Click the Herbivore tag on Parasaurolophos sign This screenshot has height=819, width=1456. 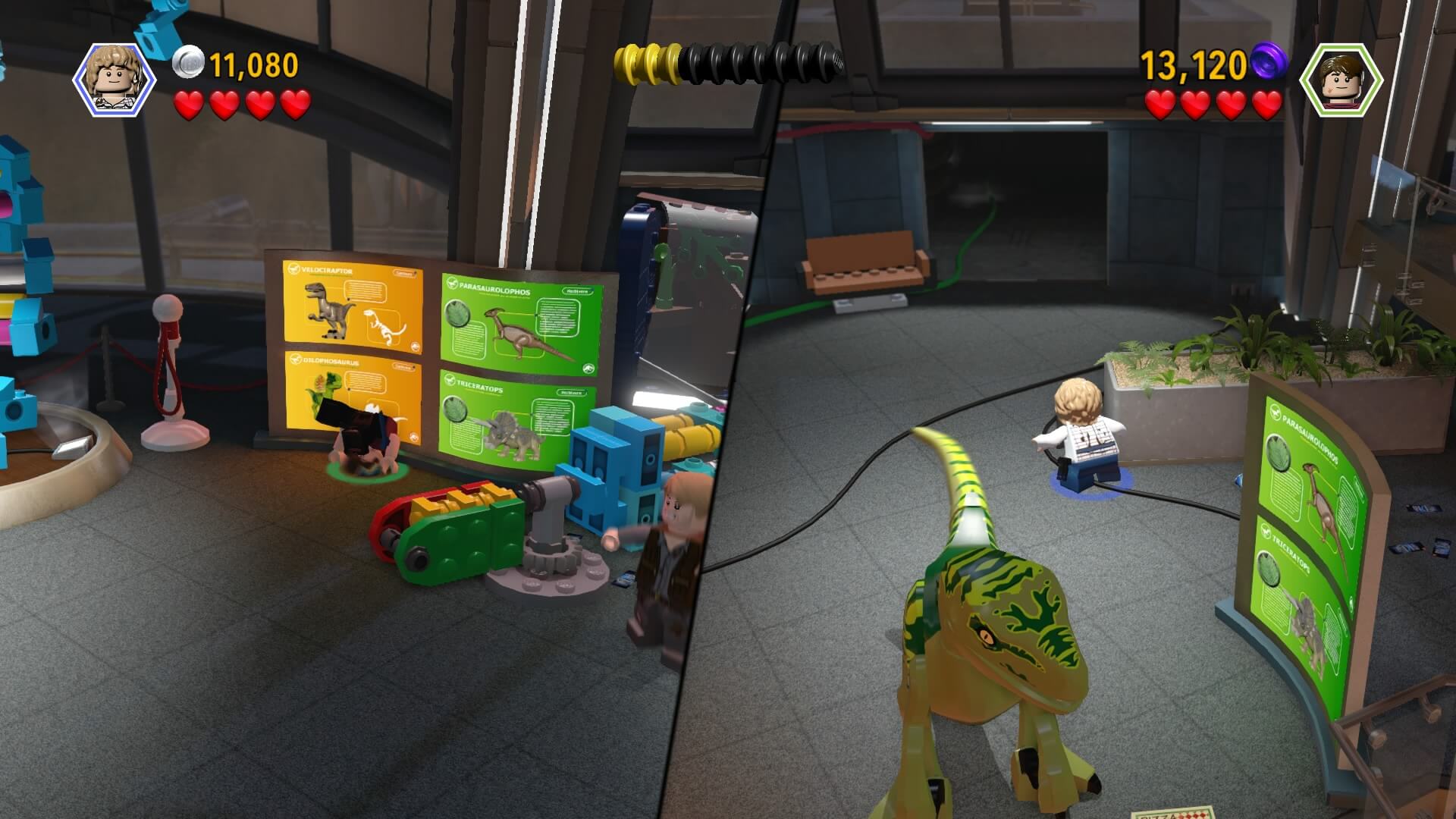pos(576,291)
